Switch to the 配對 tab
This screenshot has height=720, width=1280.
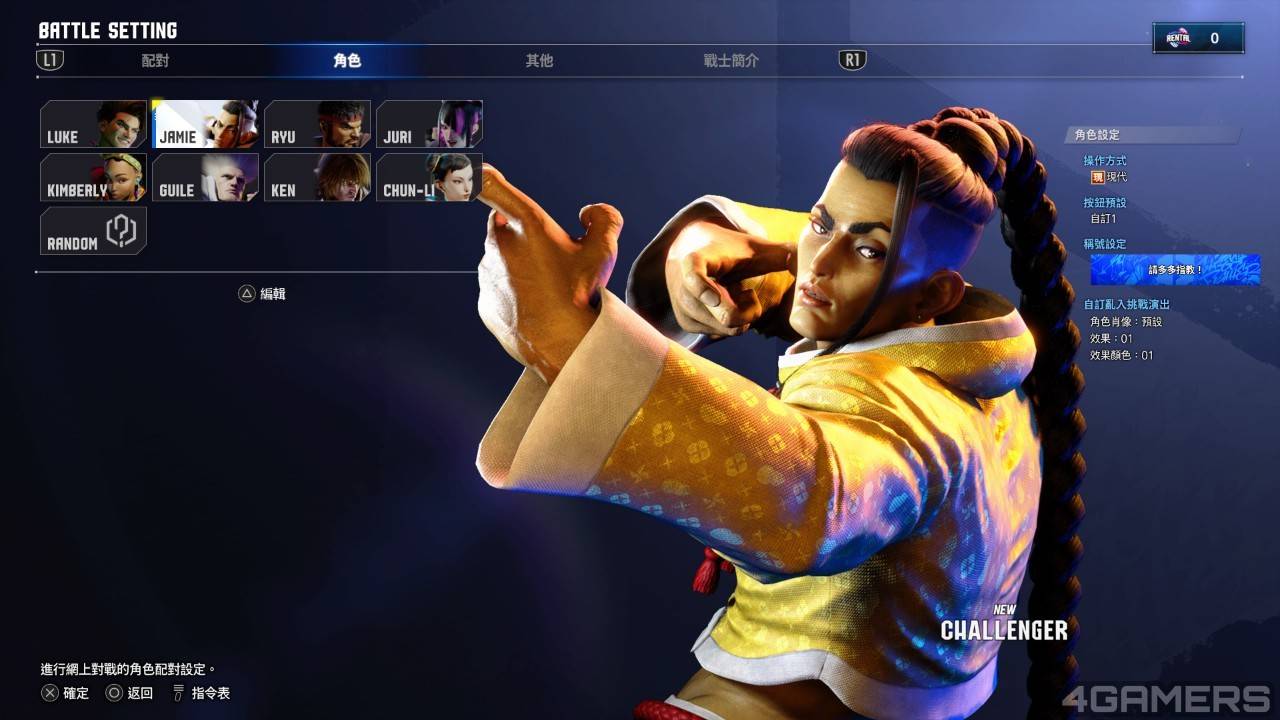coord(155,61)
